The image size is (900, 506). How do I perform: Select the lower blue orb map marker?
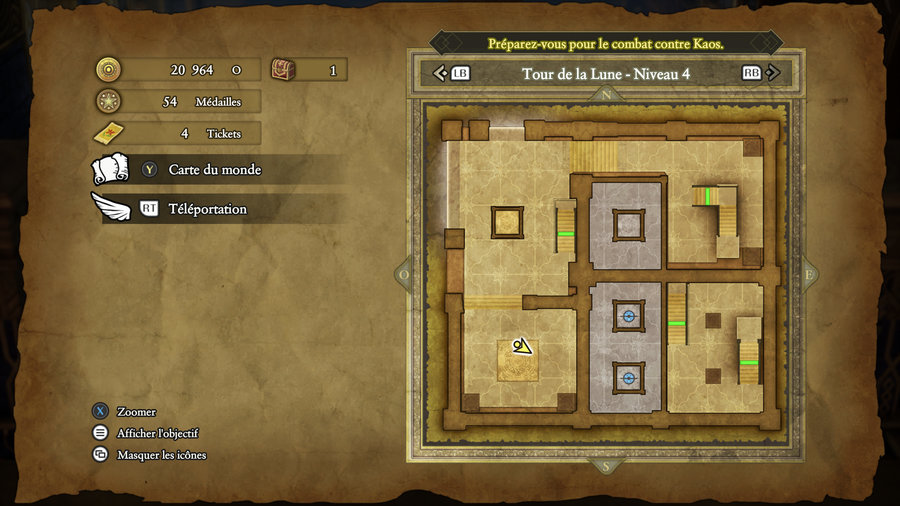click(x=629, y=377)
